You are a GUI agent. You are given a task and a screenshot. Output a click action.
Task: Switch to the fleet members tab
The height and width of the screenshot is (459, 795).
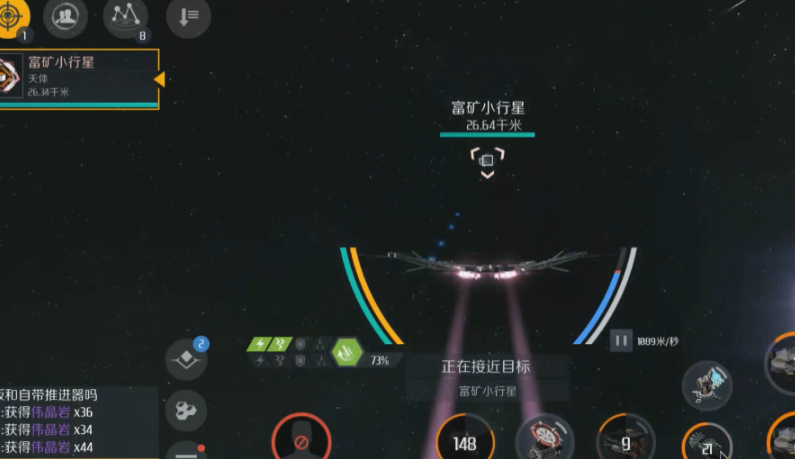point(64,15)
